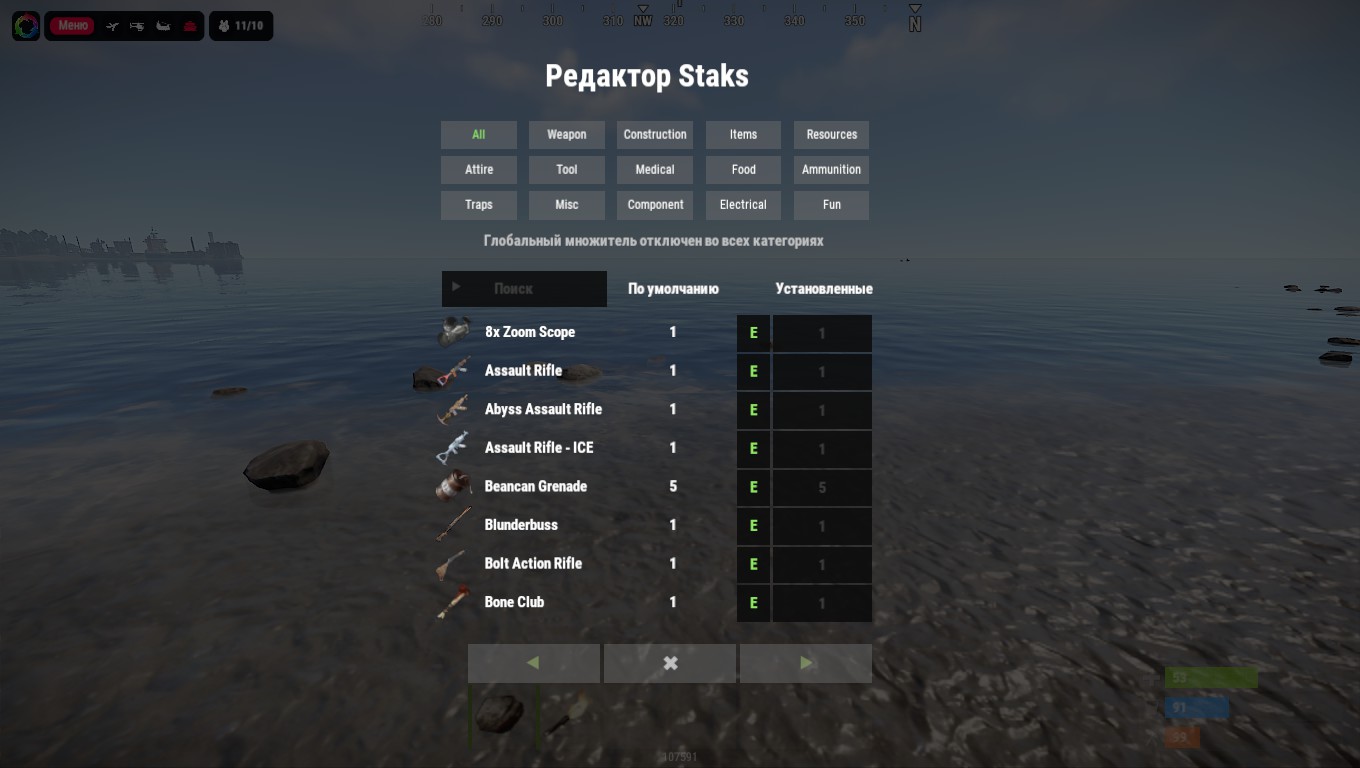Switch to the Weapon category tab

tap(566, 135)
